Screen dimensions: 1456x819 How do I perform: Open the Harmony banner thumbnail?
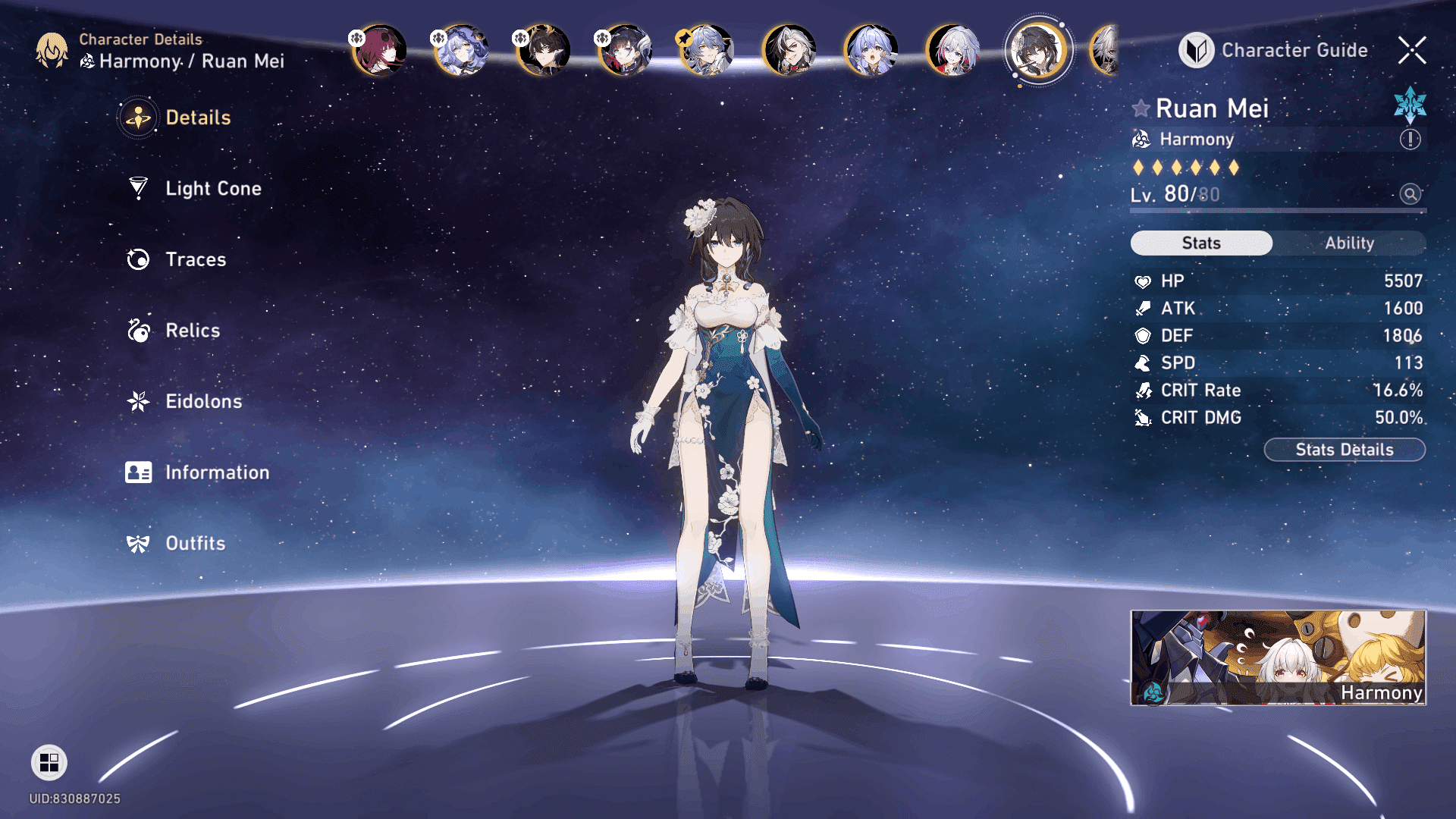pyautogui.click(x=1278, y=657)
